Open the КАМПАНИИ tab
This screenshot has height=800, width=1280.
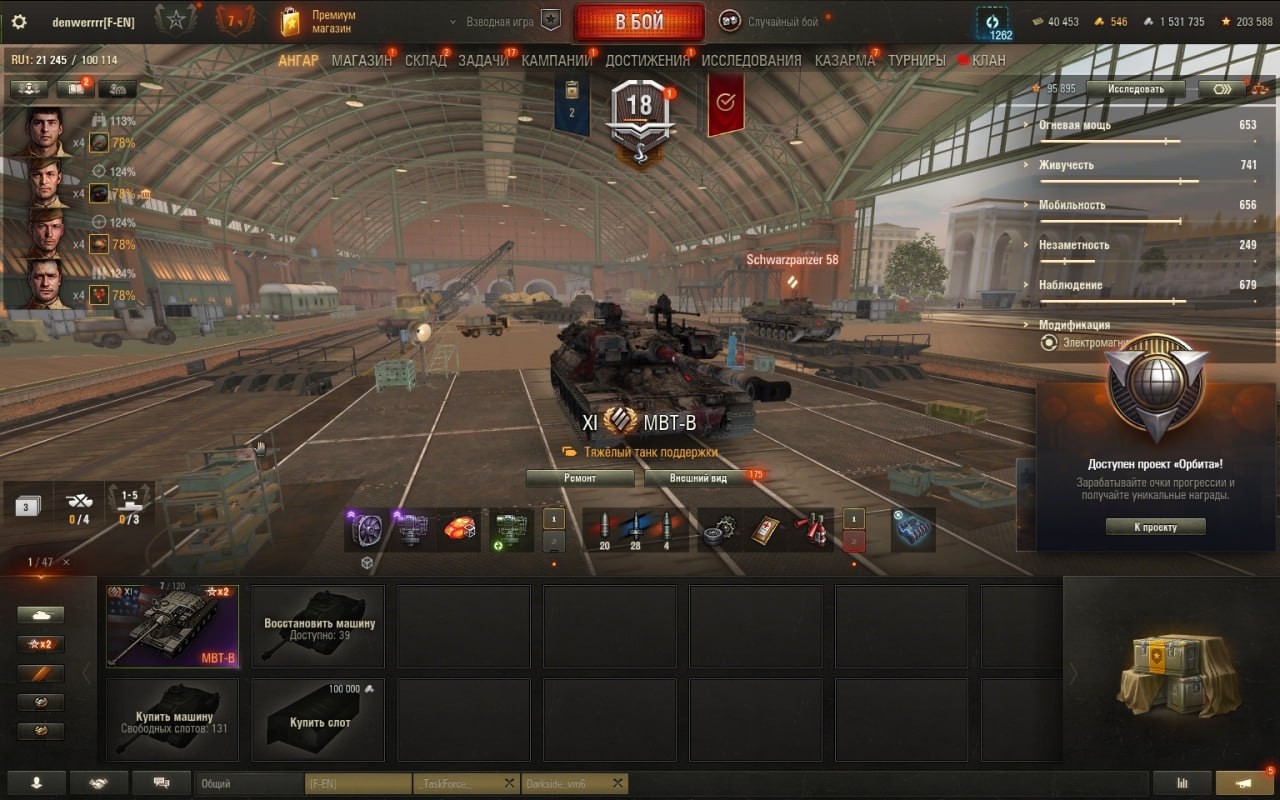pyautogui.click(x=556, y=61)
